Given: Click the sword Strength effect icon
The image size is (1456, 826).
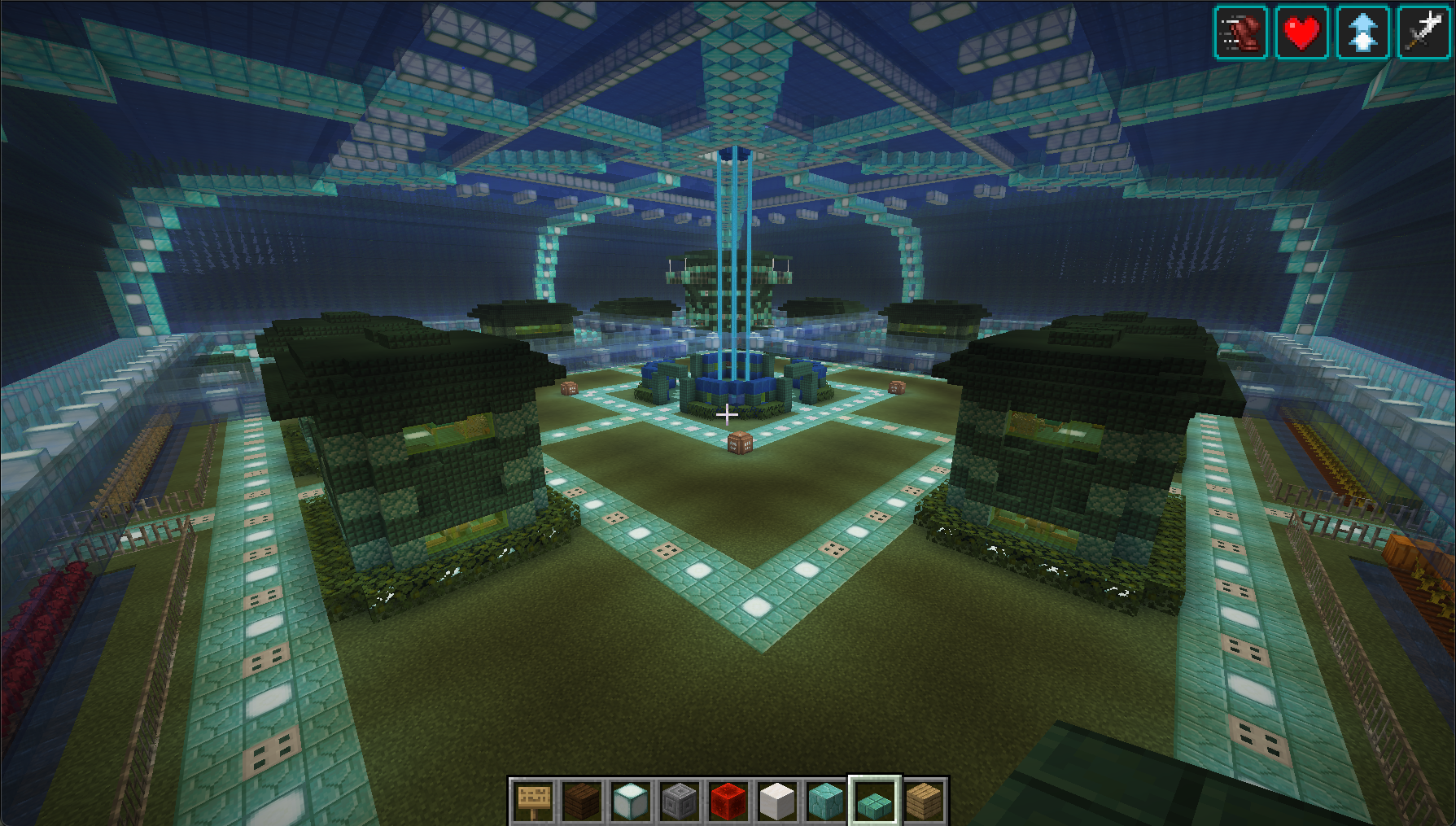Looking at the screenshot, I should coord(1424,33).
